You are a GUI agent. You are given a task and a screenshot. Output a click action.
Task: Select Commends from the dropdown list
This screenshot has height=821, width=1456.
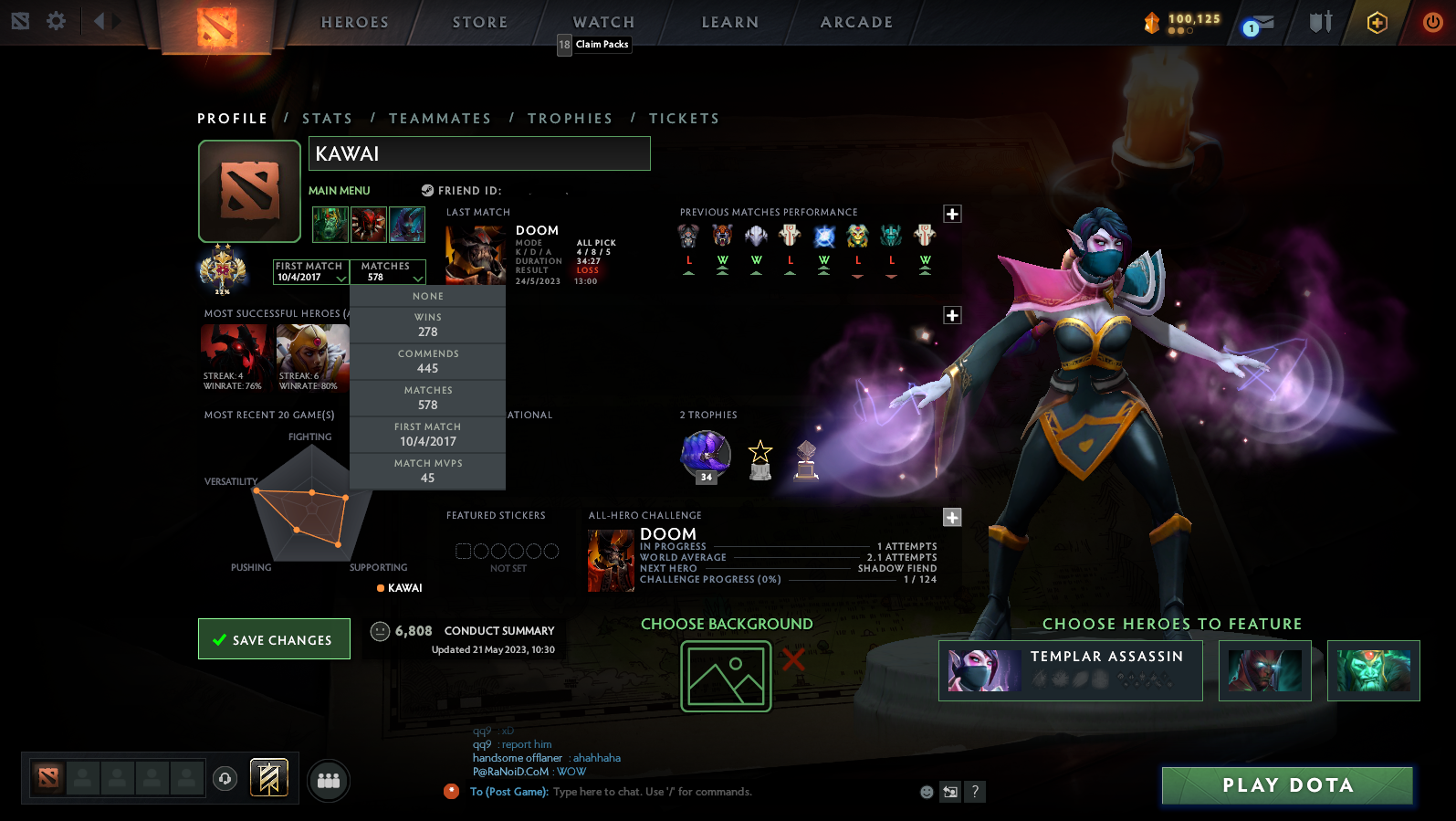click(427, 362)
